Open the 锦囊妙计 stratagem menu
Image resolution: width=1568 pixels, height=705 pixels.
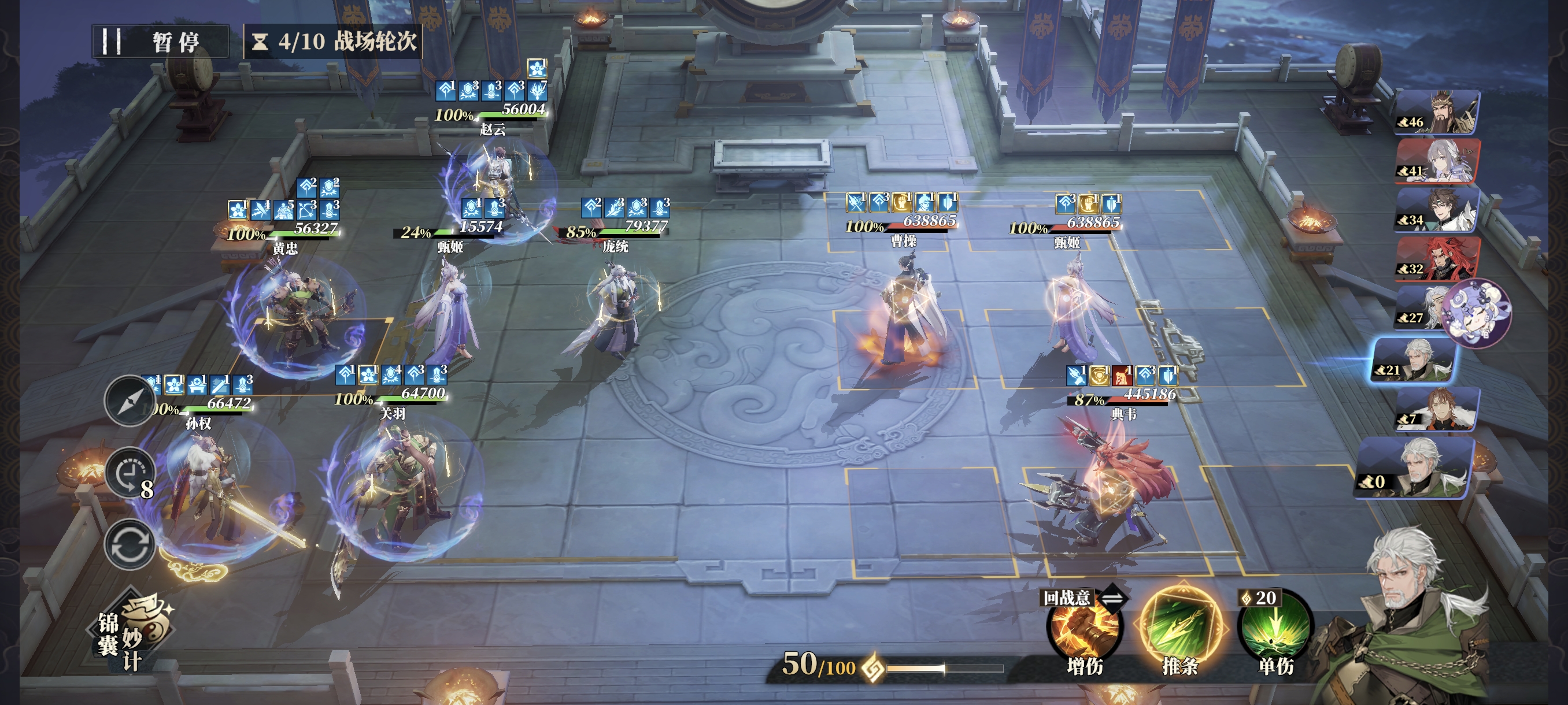133,633
